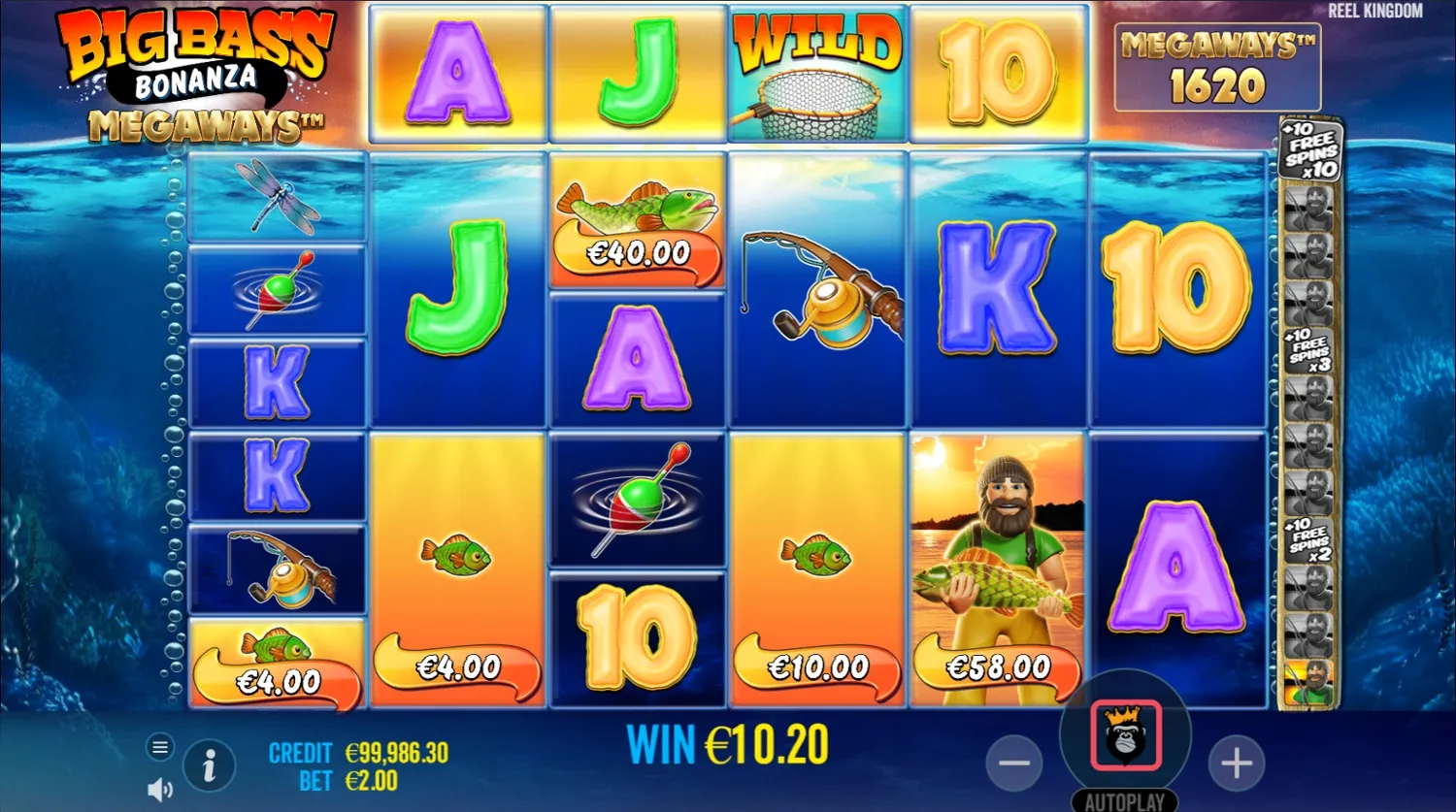The width and height of the screenshot is (1456, 812).
Task: Click the fisherman symbol on reel five
Action: 997,543
